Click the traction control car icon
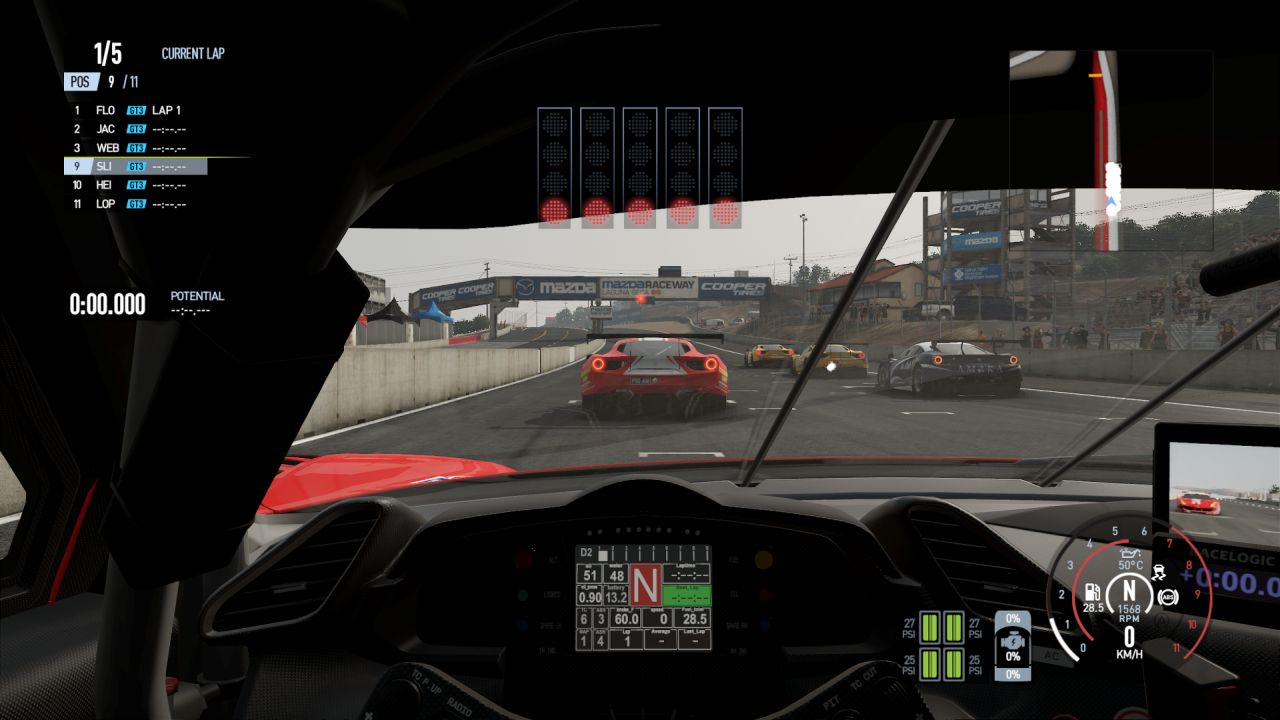Image resolution: width=1280 pixels, height=720 pixels. click(1162, 573)
